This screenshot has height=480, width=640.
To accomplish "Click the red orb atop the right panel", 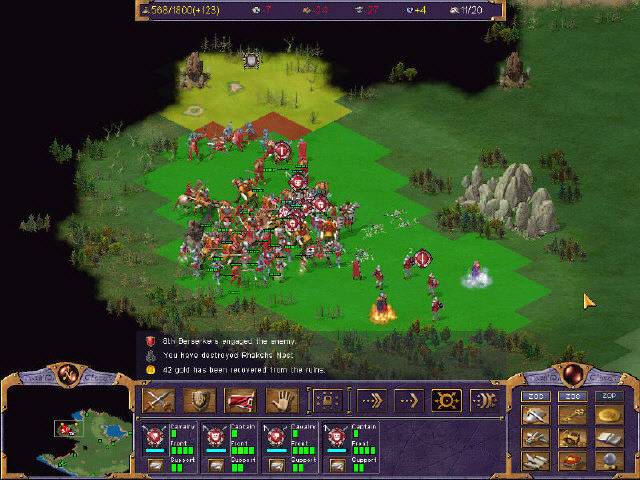I will (x=574, y=373).
